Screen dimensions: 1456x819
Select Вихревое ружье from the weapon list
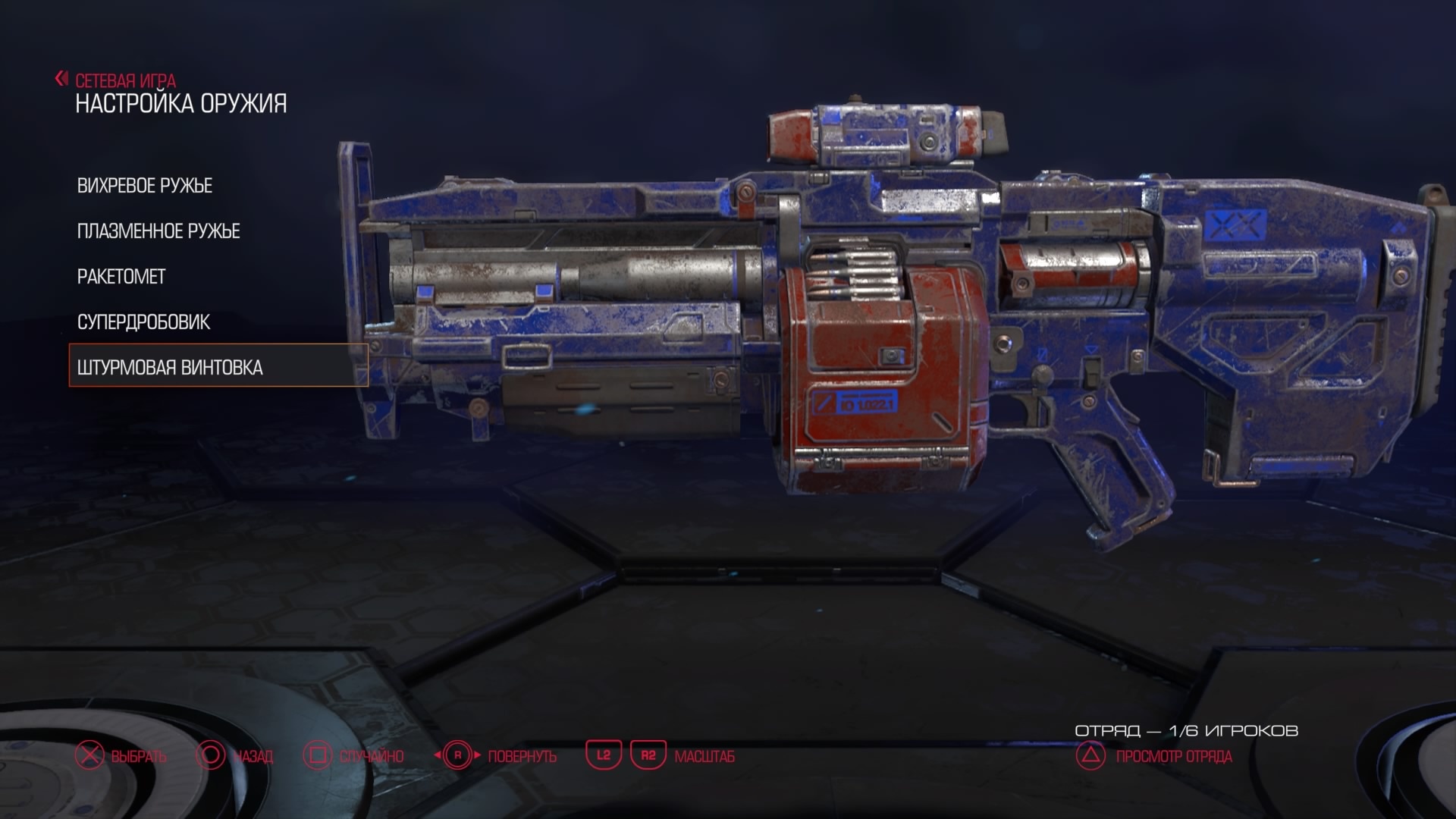coord(145,186)
